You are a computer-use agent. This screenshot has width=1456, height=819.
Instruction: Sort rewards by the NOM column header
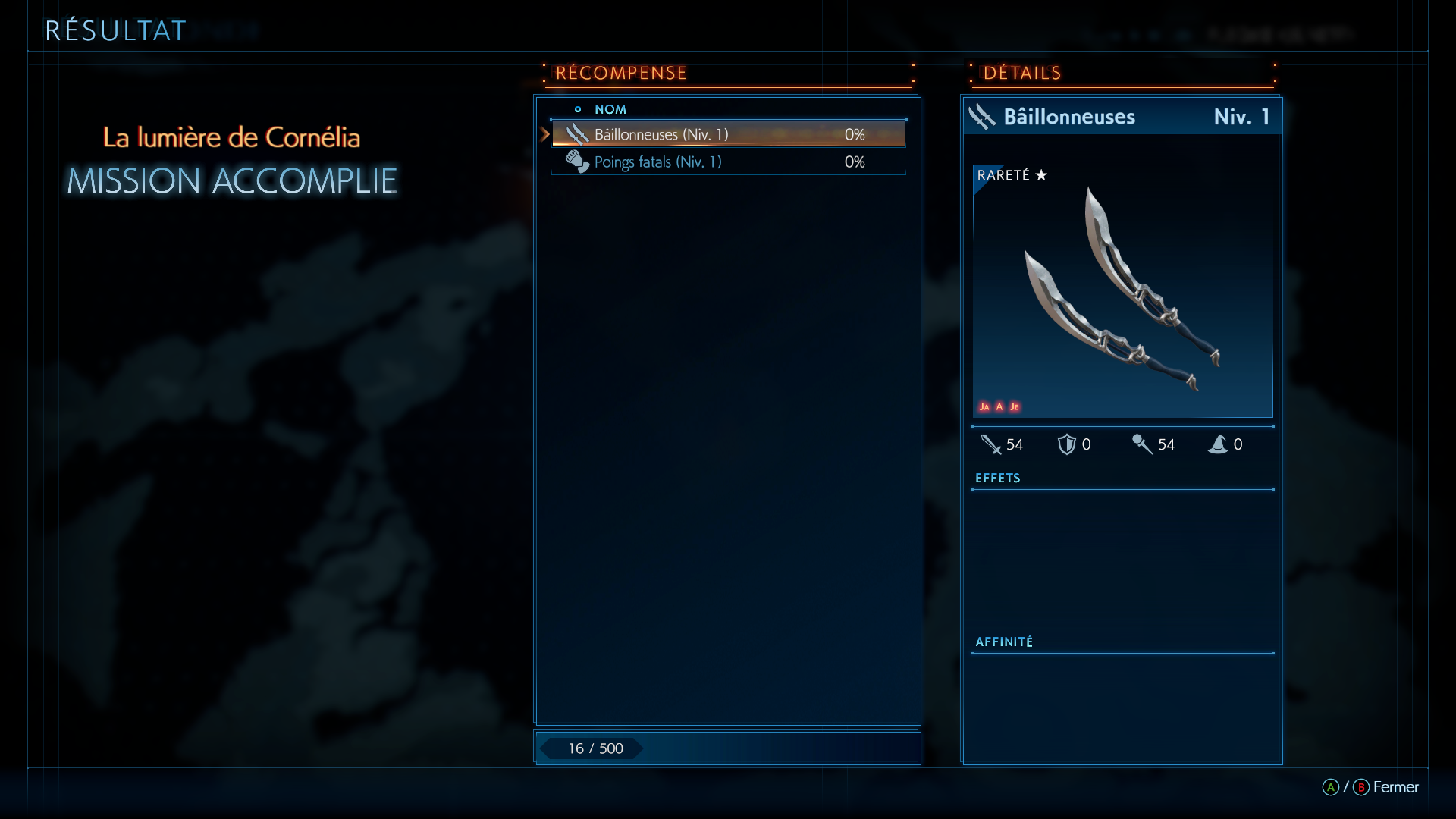[610, 109]
